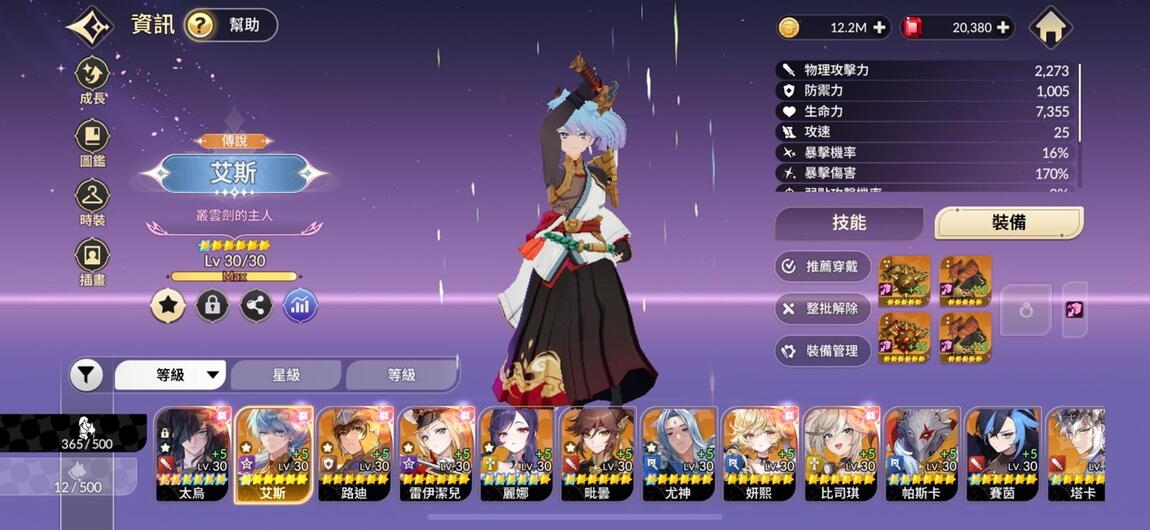Open the 時裝 costume menu
This screenshot has height=530, width=1150.
click(x=93, y=201)
